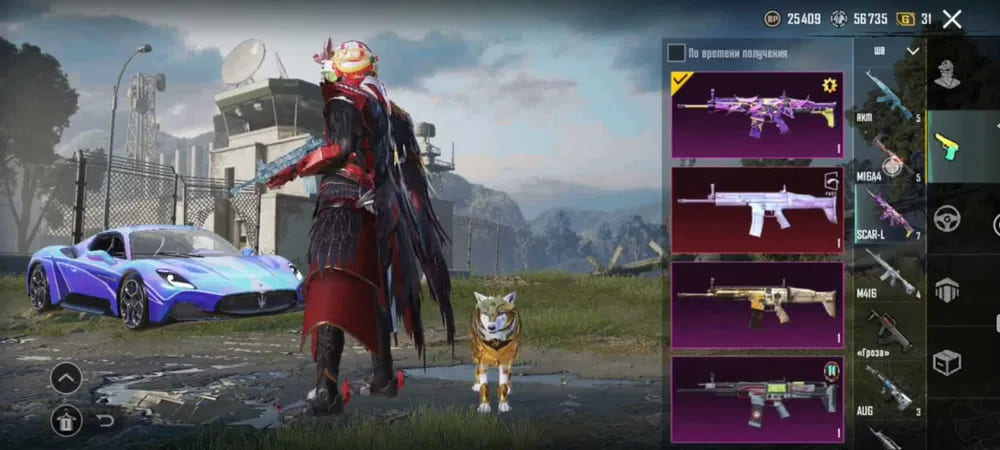This screenshot has width=1000, height=450.
Task: Expand the weapon type dropdown arrow
Action: 912,50
